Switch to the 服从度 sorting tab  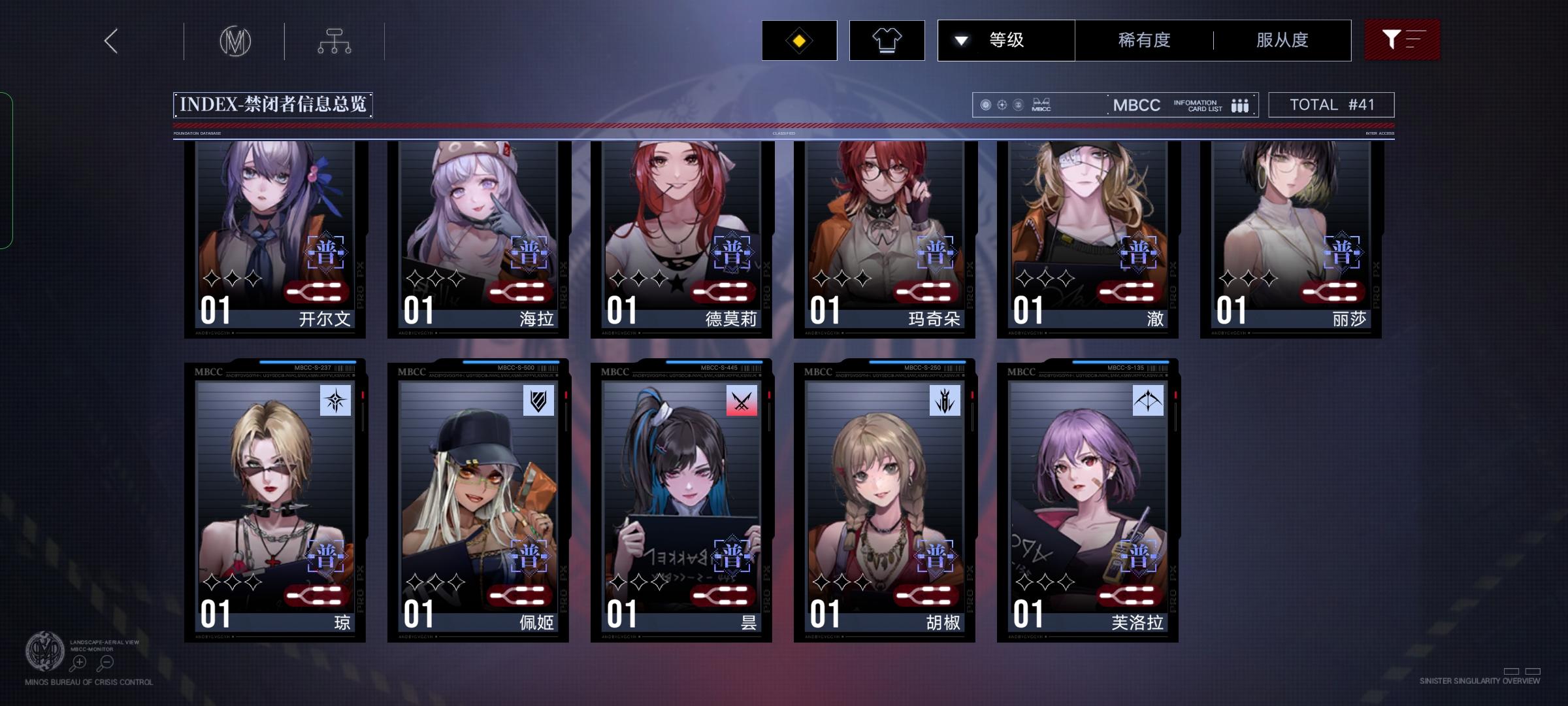[x=1281, y=40]
